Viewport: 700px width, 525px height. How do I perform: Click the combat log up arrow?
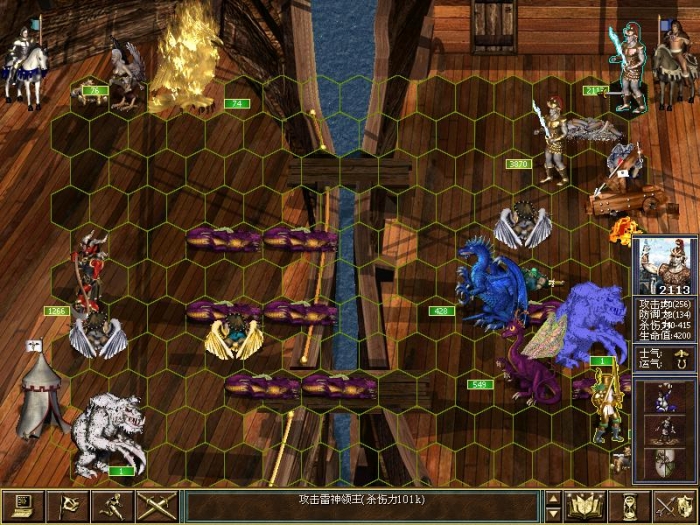click(553, 498)
